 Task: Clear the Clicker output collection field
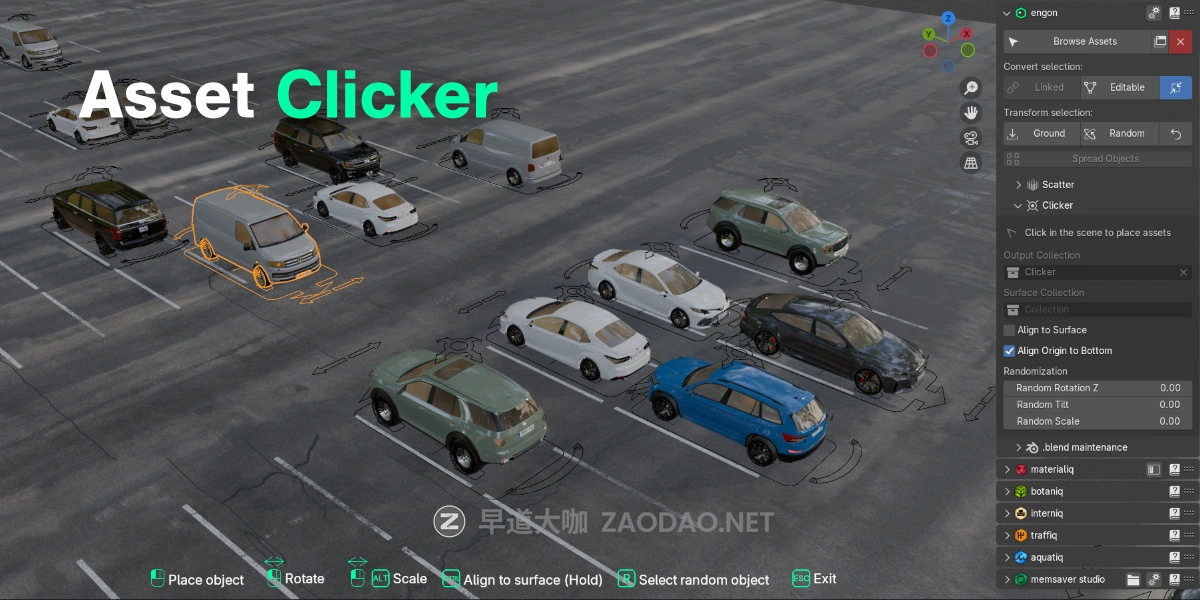(x=1183, y=272)
